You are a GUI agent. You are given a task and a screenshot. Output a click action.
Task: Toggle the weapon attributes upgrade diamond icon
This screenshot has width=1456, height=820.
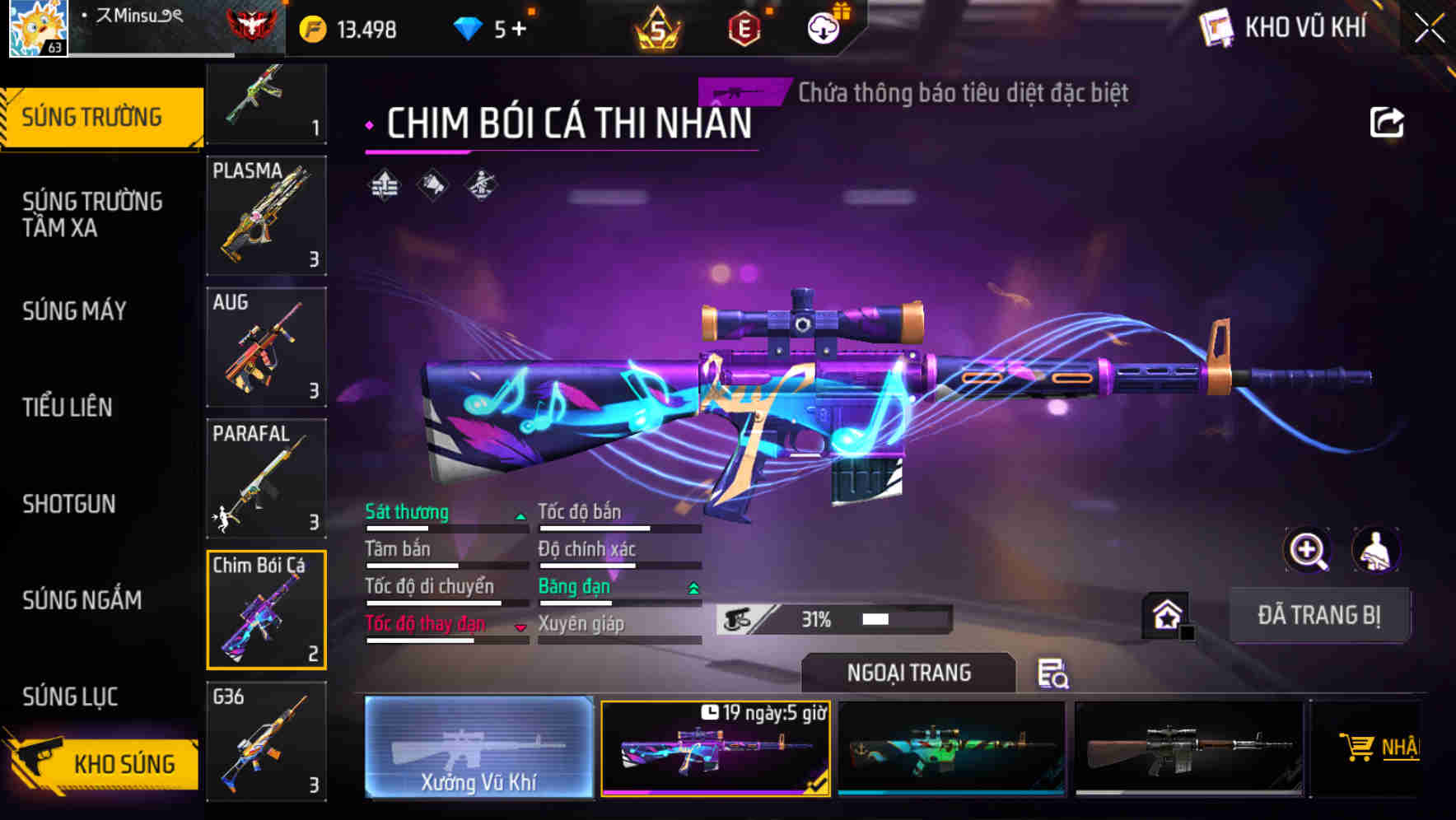click(x=383, y=184)
